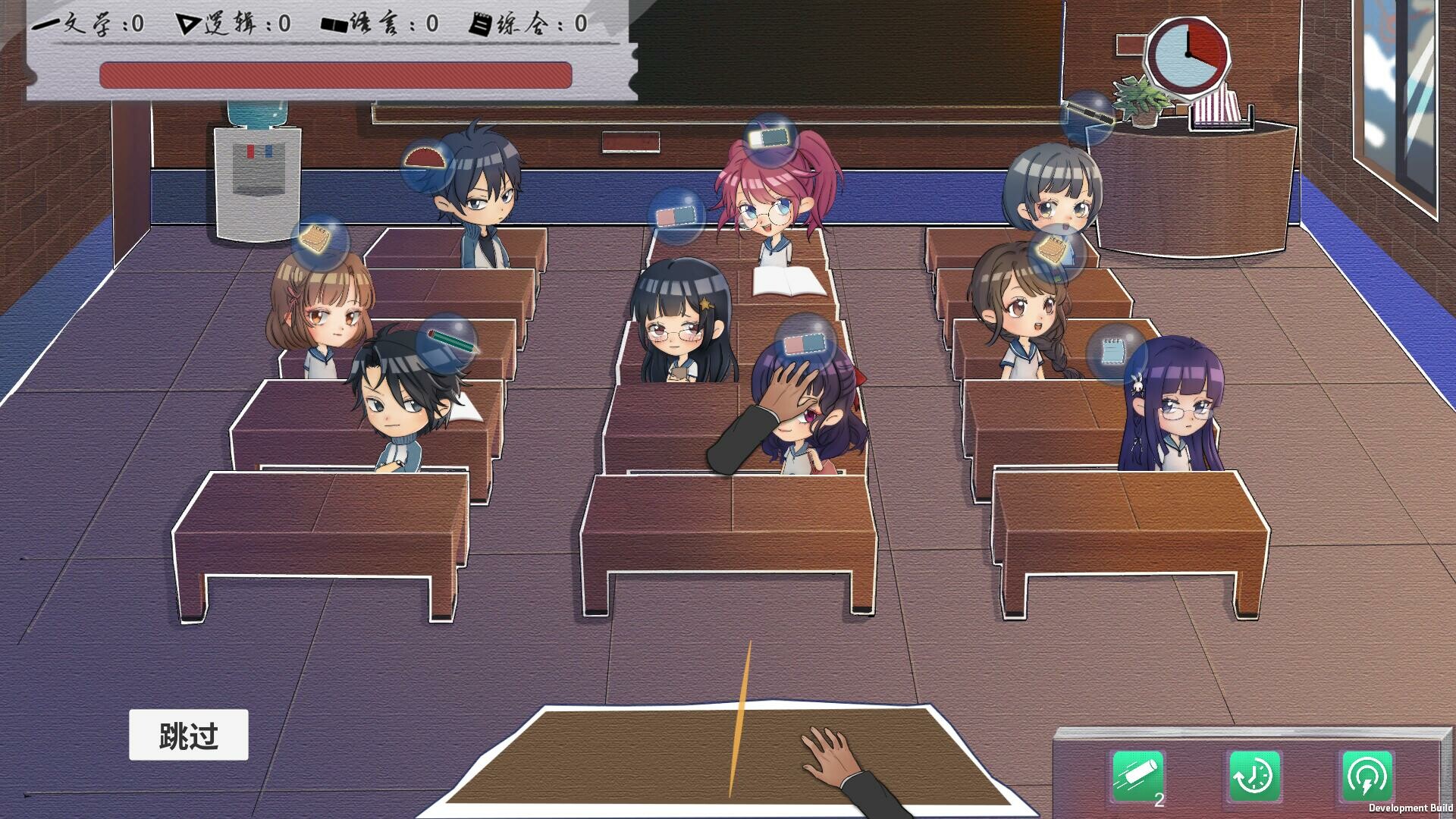The image size is (1456, 819).
Task: Select the chalk throw skill icon
Action: [x=1136, y=775]
